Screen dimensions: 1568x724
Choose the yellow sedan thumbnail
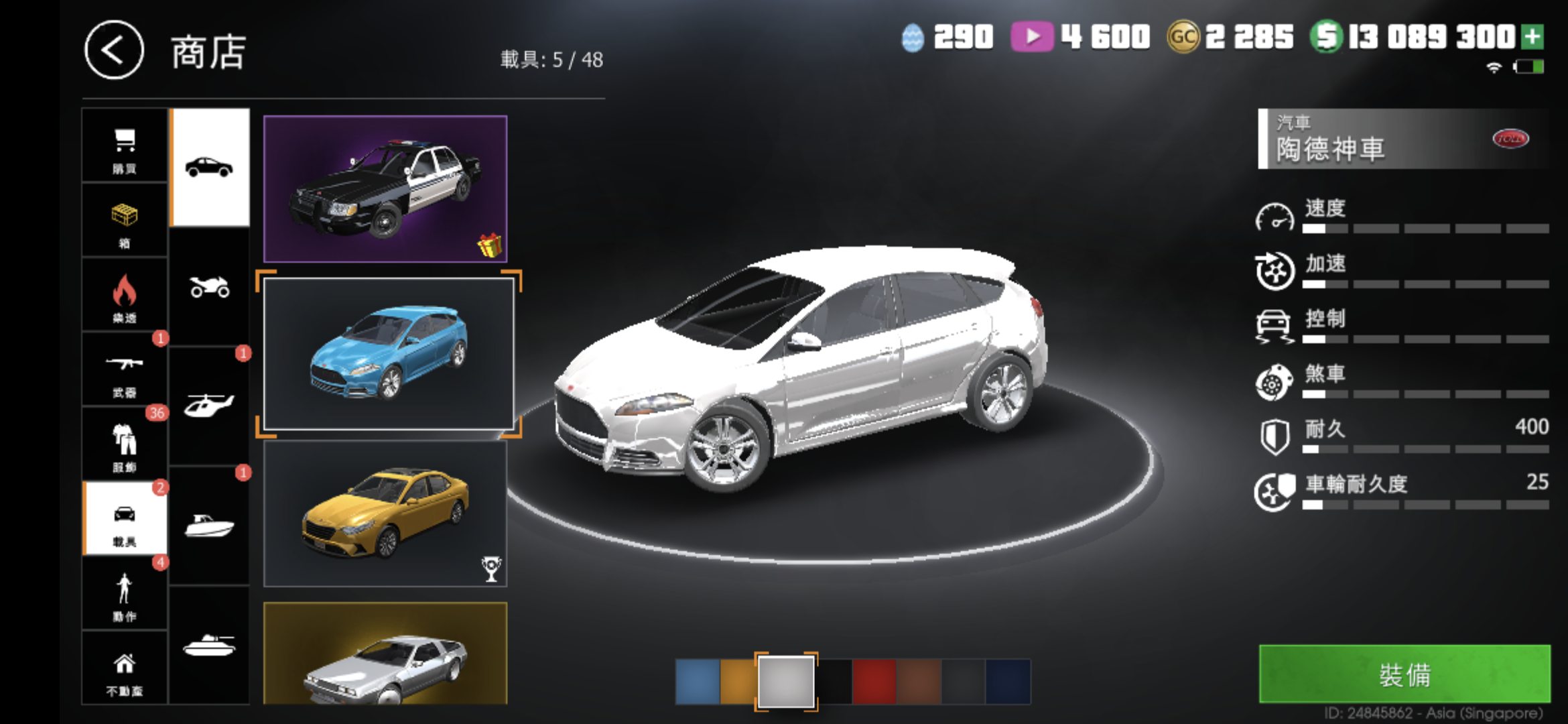pos(385,514)
